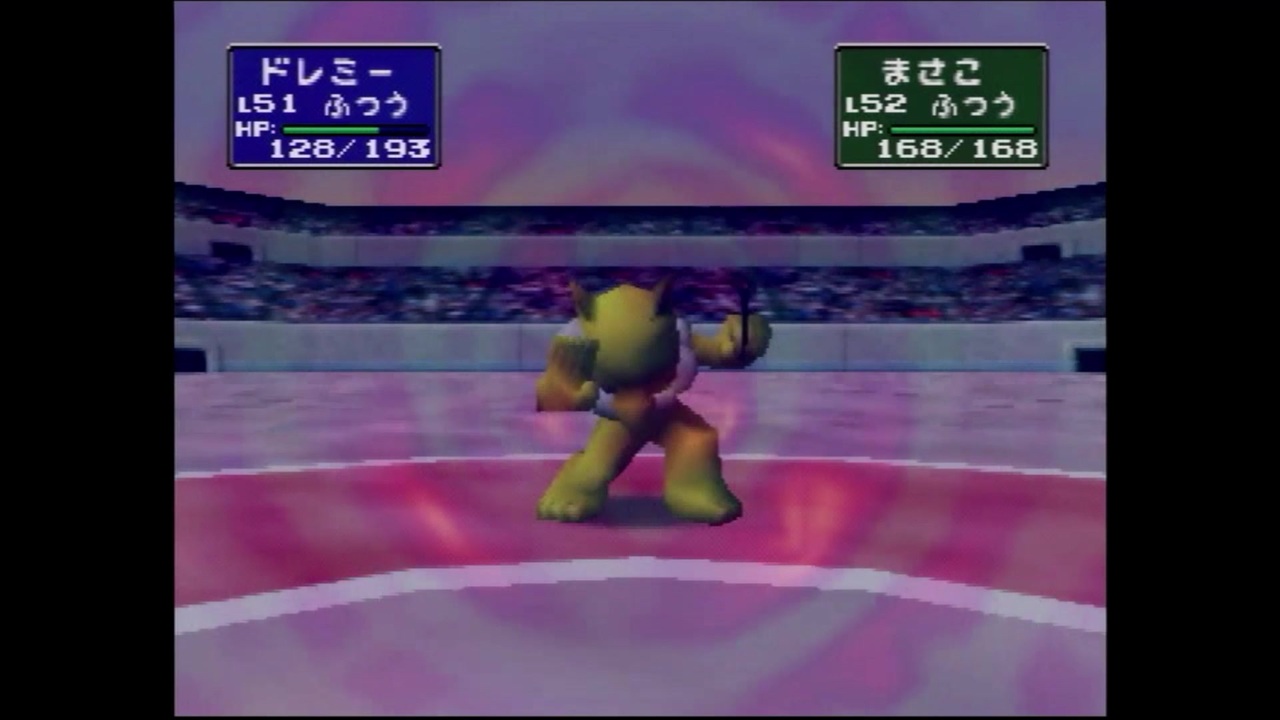Image resolution: width=1280 pixels, height=720 pixels.
Task: Click the HP label in blue panel
Action: (x=258, y=130)
